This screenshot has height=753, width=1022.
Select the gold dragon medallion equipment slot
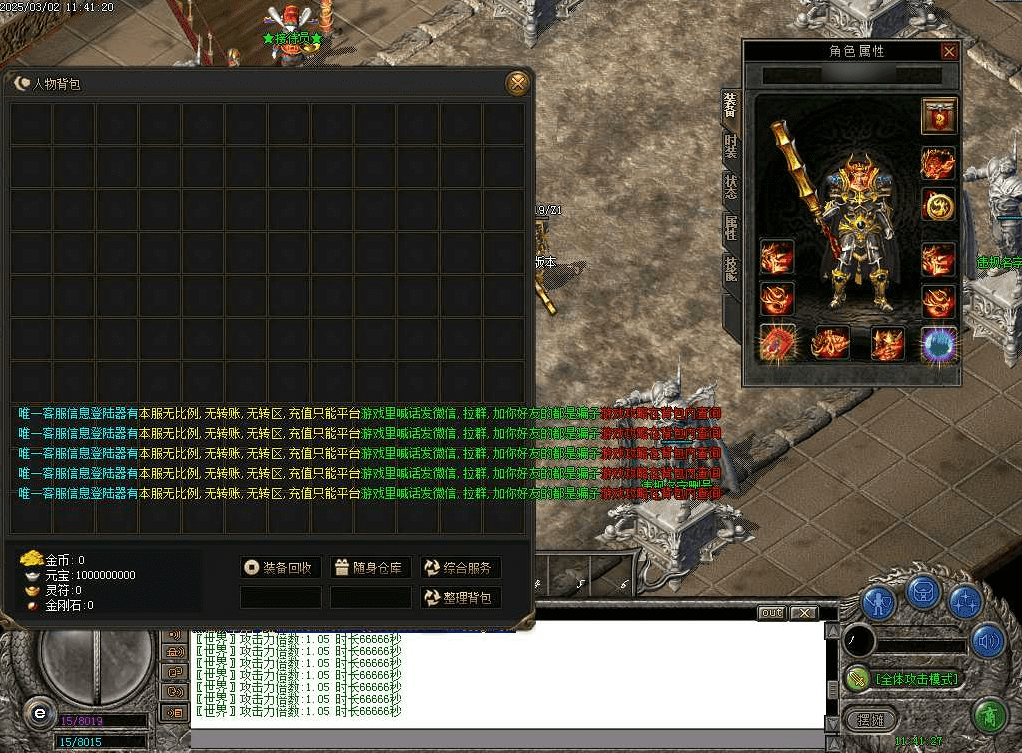938,206
